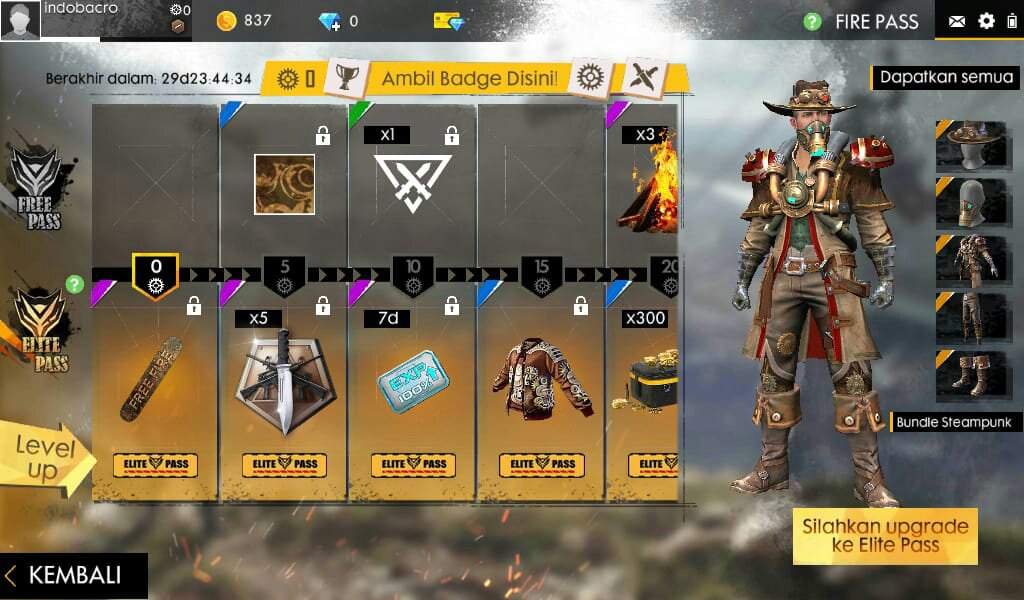Open the mail envelope icon

coord(957,21)
